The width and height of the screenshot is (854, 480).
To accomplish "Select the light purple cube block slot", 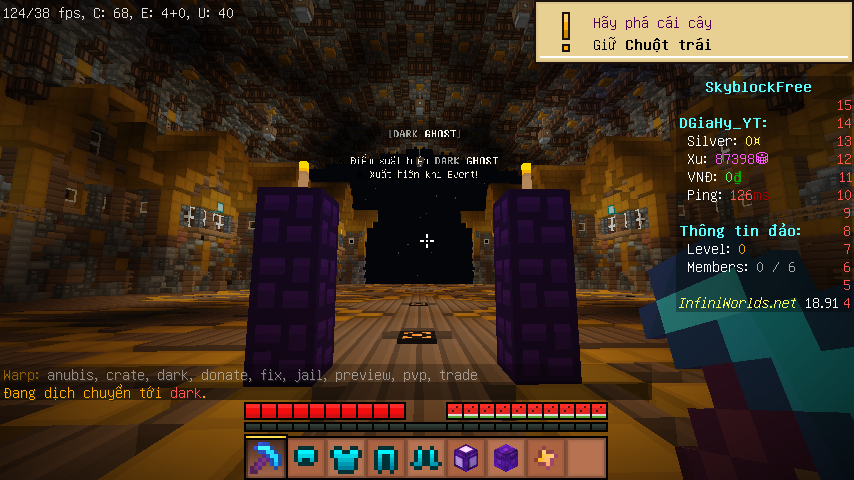I will click(466, 458).
